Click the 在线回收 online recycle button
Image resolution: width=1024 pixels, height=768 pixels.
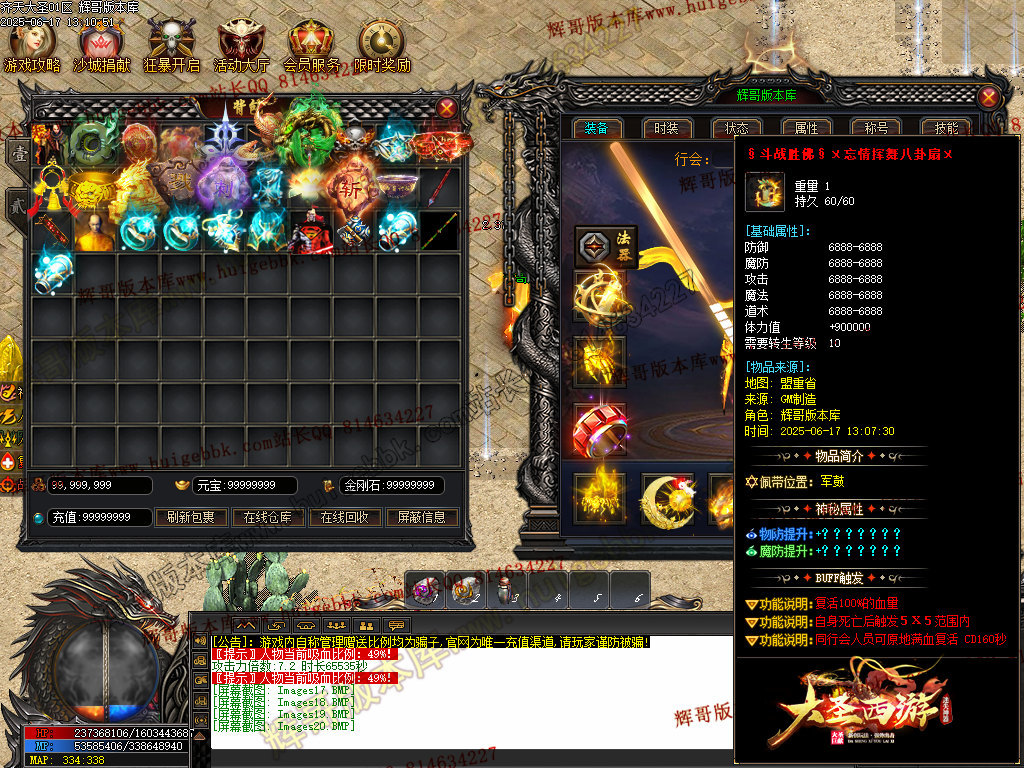344,517
